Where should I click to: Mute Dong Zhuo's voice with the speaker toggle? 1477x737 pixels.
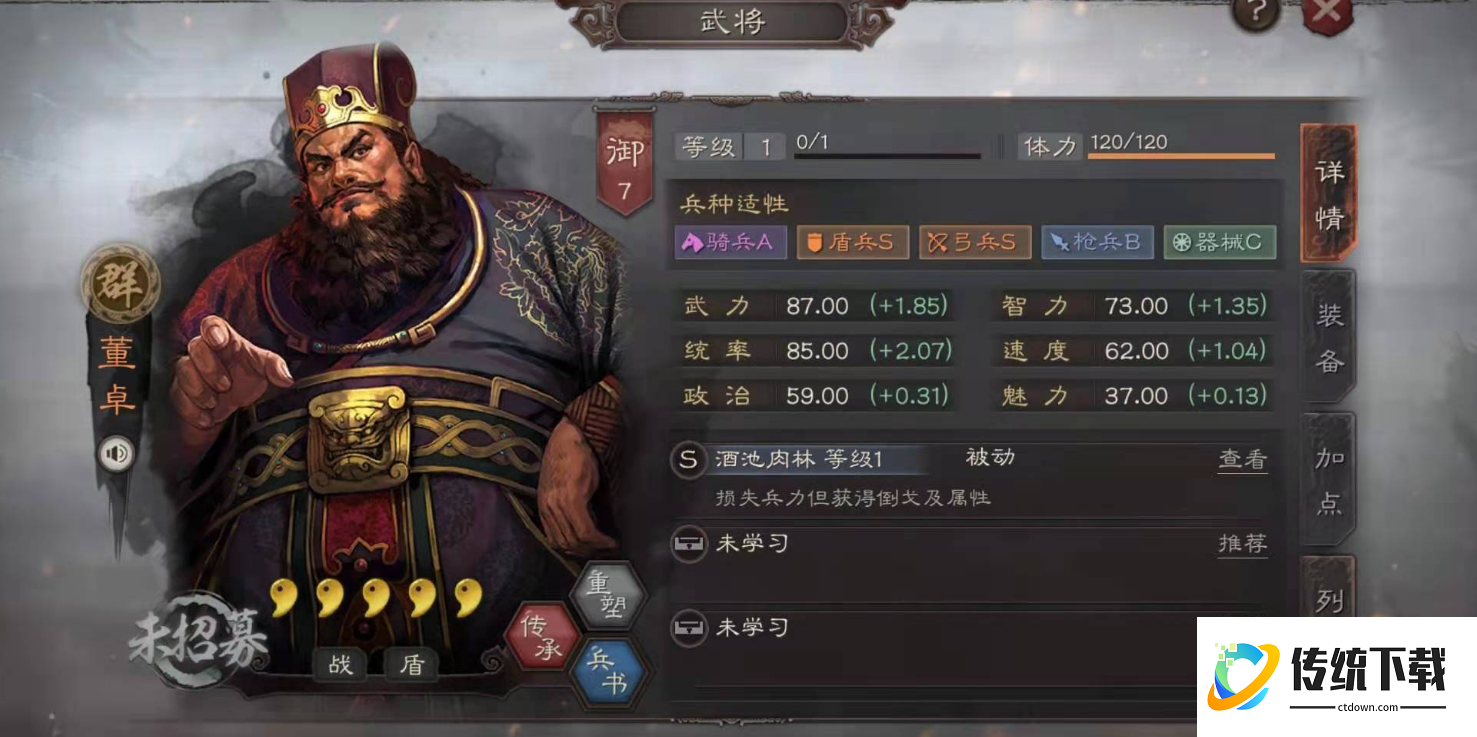[117, 454]
